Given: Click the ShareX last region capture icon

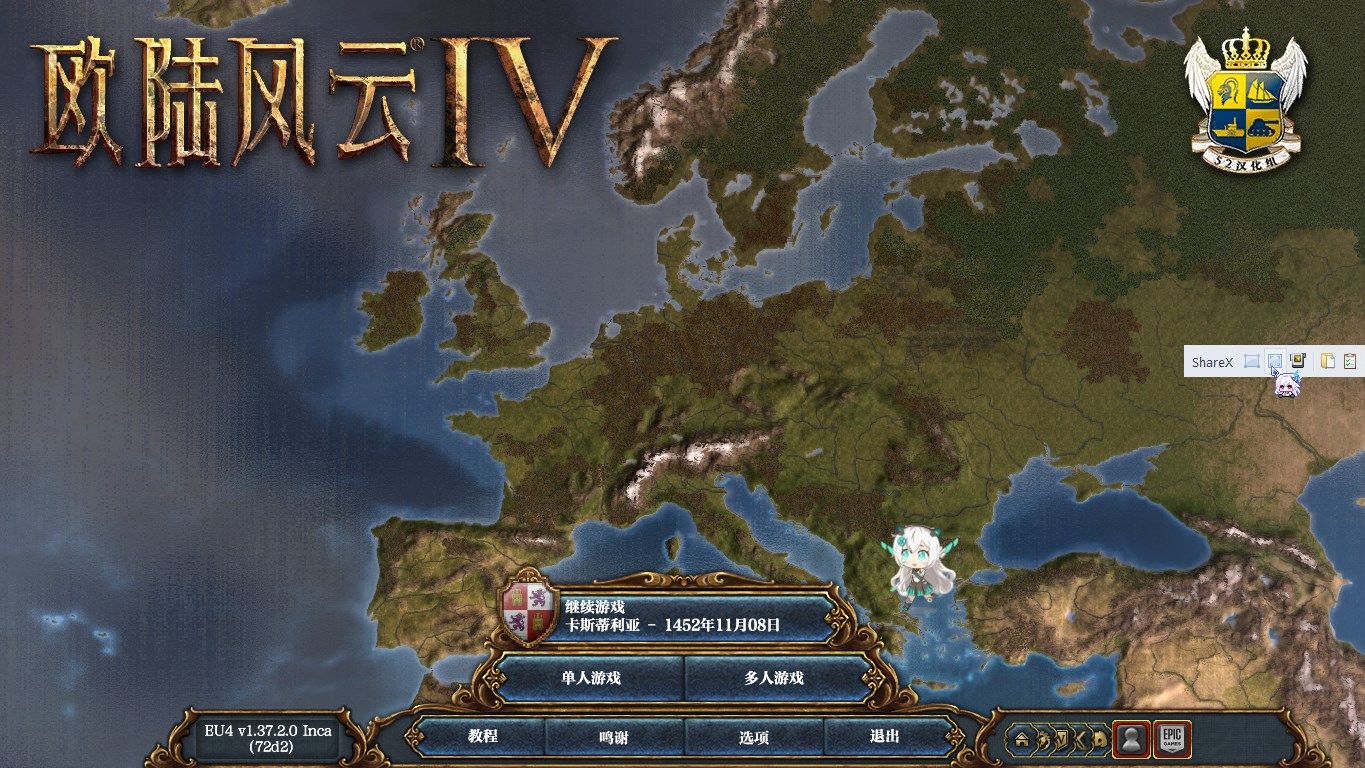Looking at the screenshot, I should [1274, 361].
